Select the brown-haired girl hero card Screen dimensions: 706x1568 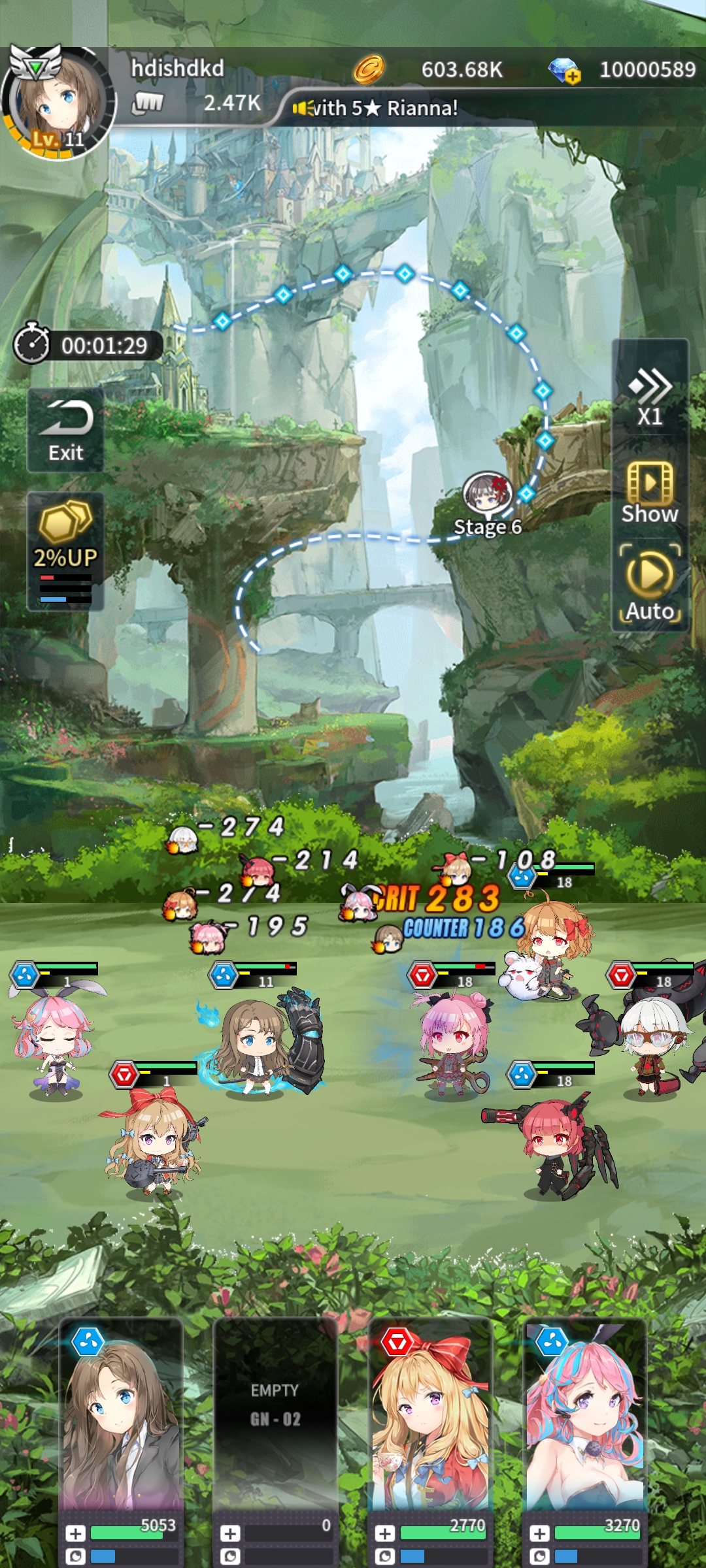point(121,1424)
